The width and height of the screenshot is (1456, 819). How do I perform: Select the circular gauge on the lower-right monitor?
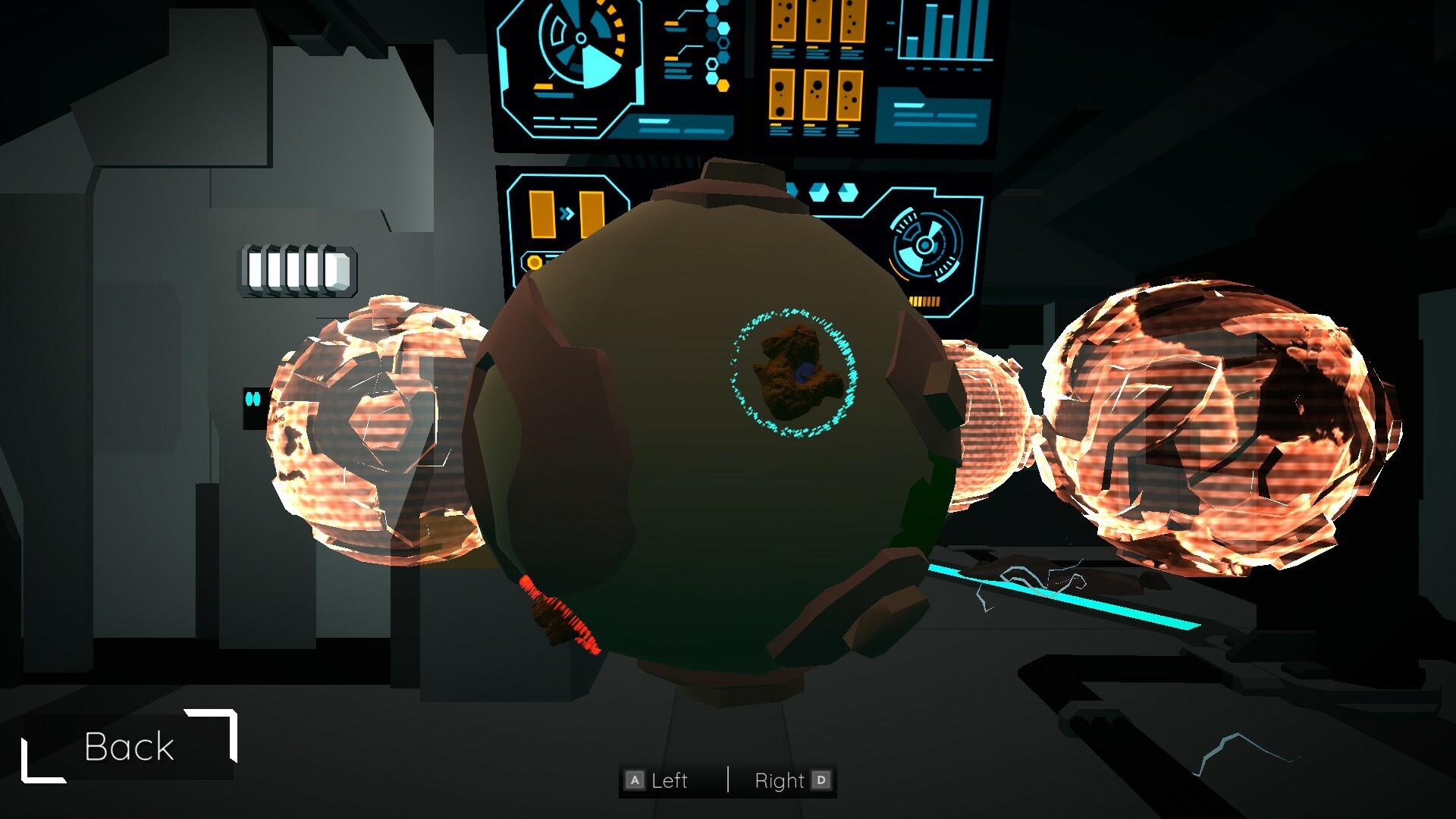pyautogui.click(x=925, y=244)
